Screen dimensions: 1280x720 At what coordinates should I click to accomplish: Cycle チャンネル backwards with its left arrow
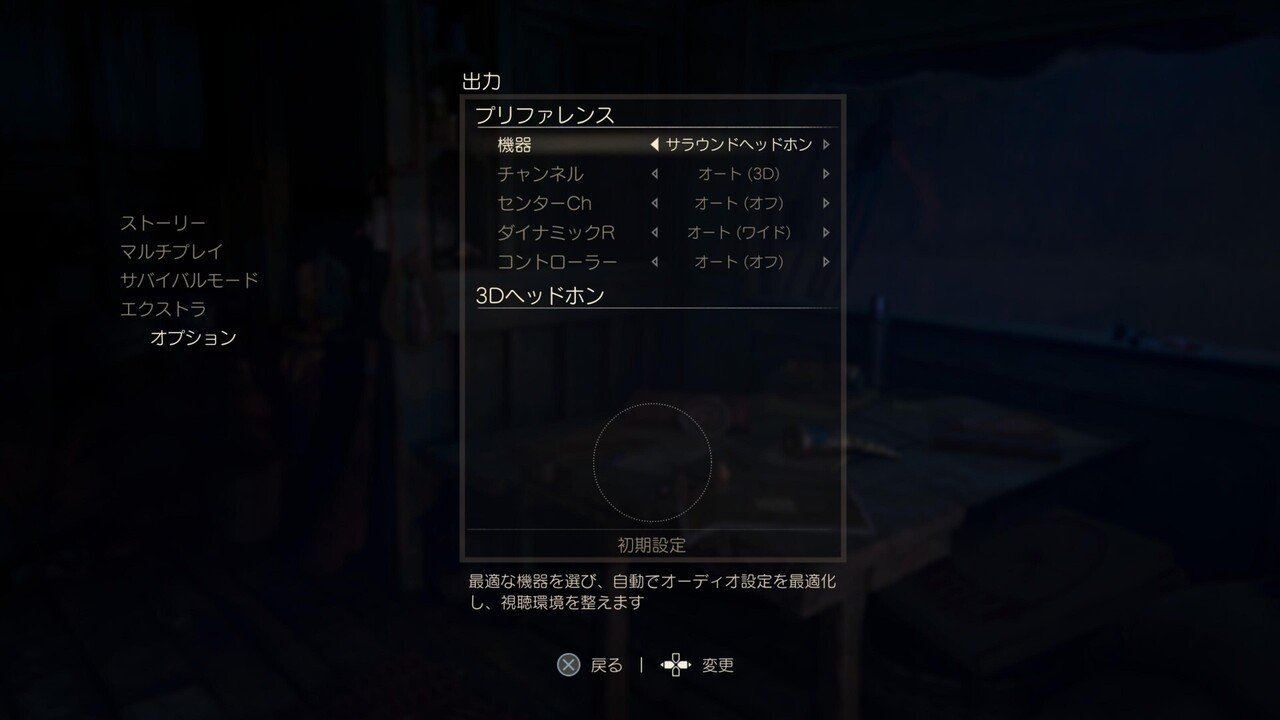click(657, 173)
